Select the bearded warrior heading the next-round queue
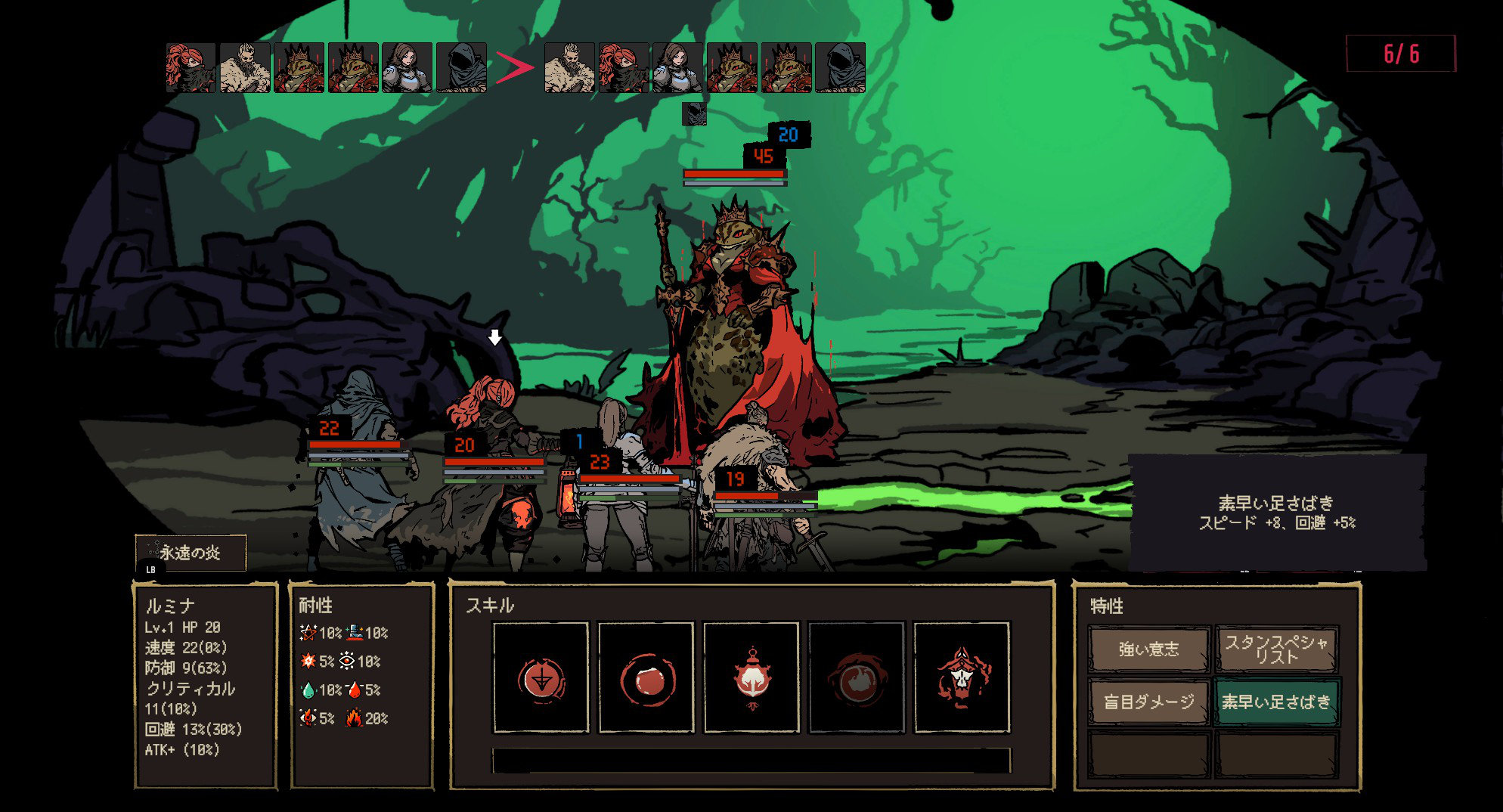Image resolution: width=1503 pixels, height=812 pixels. (569, 68)
